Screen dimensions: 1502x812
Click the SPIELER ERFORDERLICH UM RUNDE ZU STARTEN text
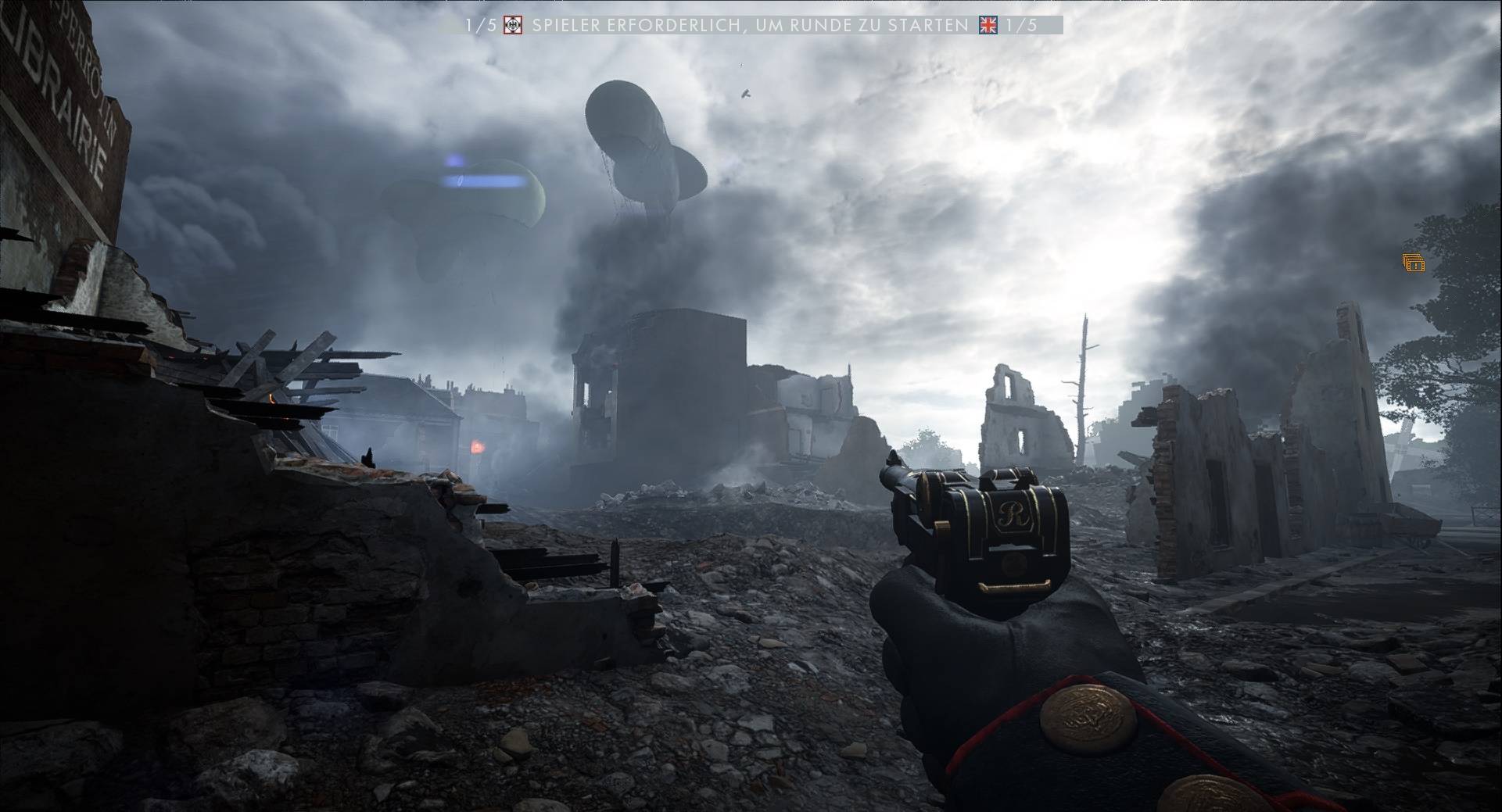click(x=749, y=26)
